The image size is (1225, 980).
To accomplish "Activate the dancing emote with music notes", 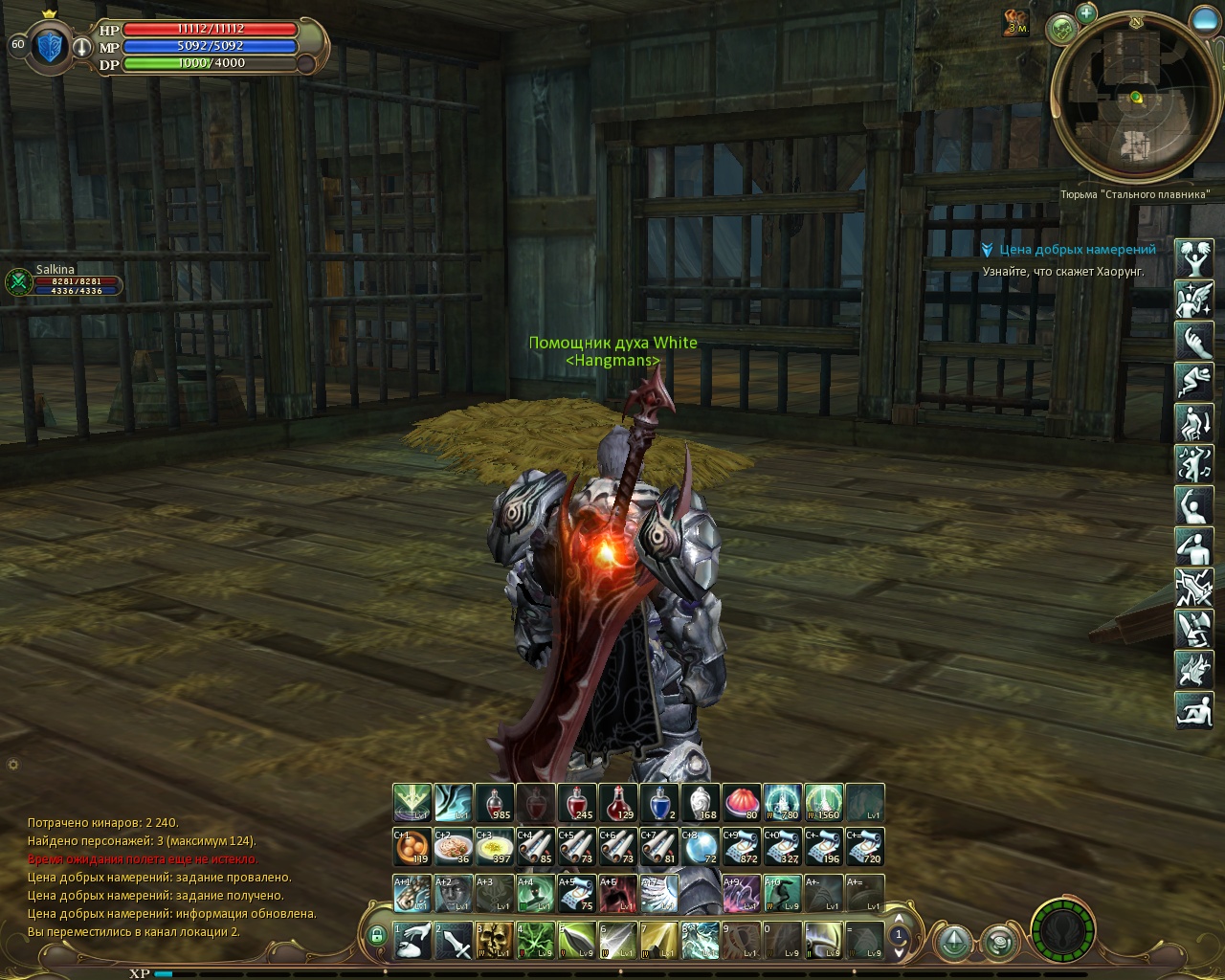I will 1193,463.
